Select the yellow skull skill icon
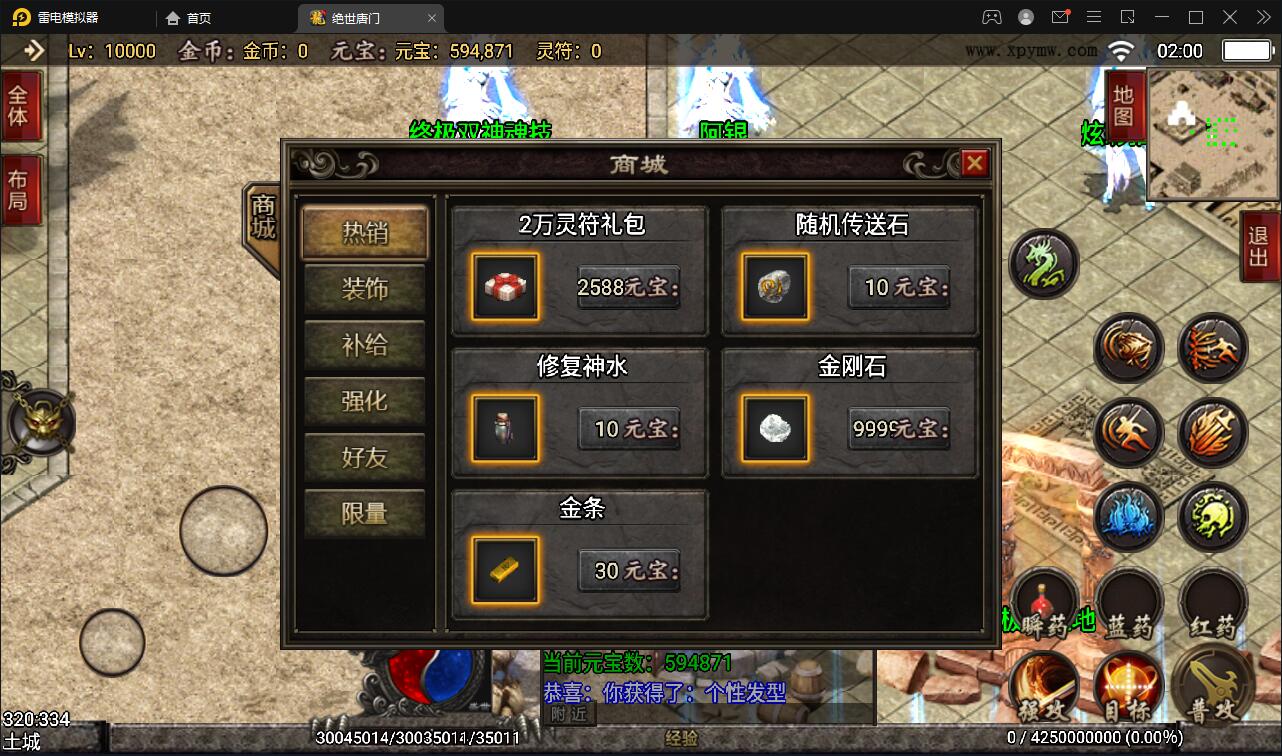Viewport: 1282px width, 756px height. [1213, 517]
